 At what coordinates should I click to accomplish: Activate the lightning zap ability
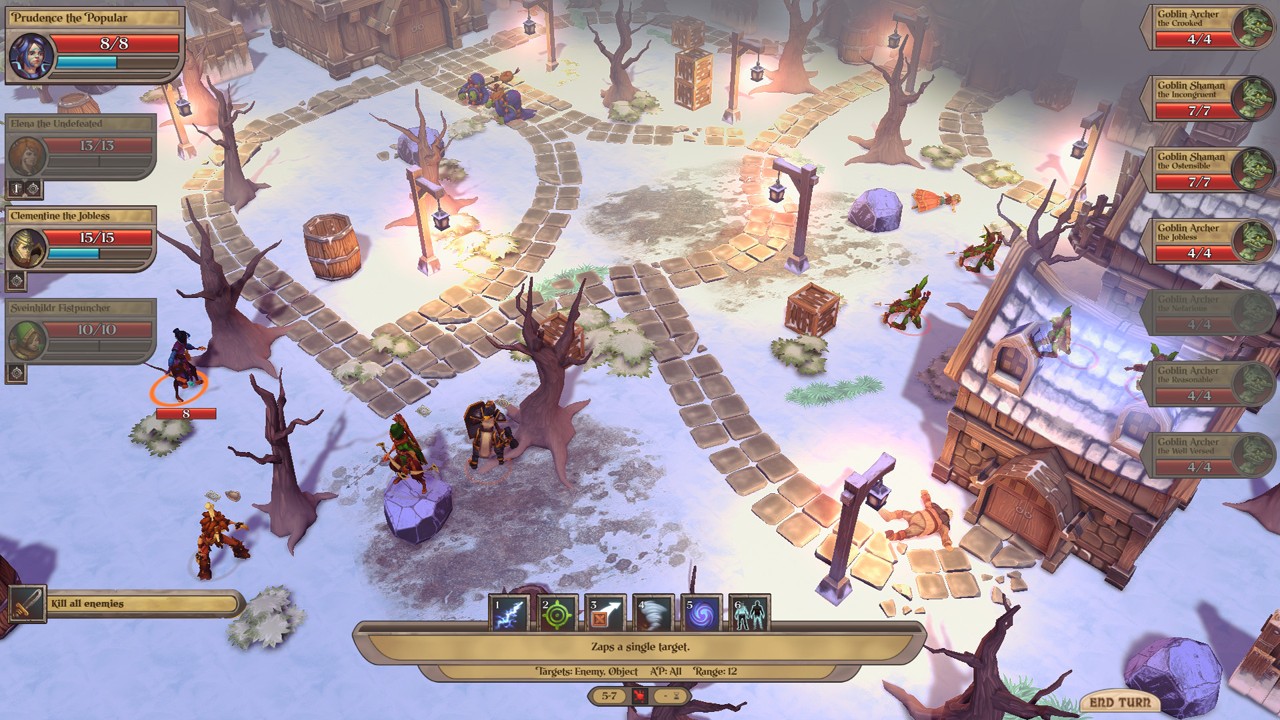tap(510, 612)
